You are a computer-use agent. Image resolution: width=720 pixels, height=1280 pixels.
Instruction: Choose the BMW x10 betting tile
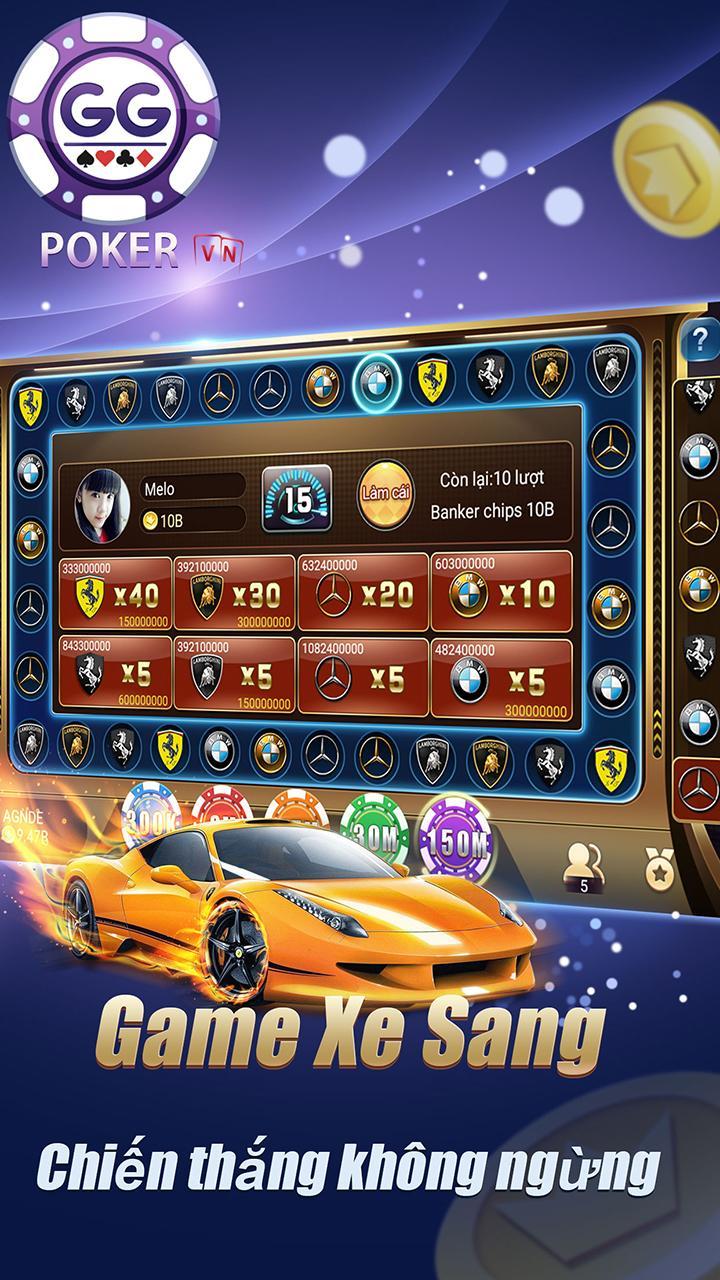coord(501,594)
